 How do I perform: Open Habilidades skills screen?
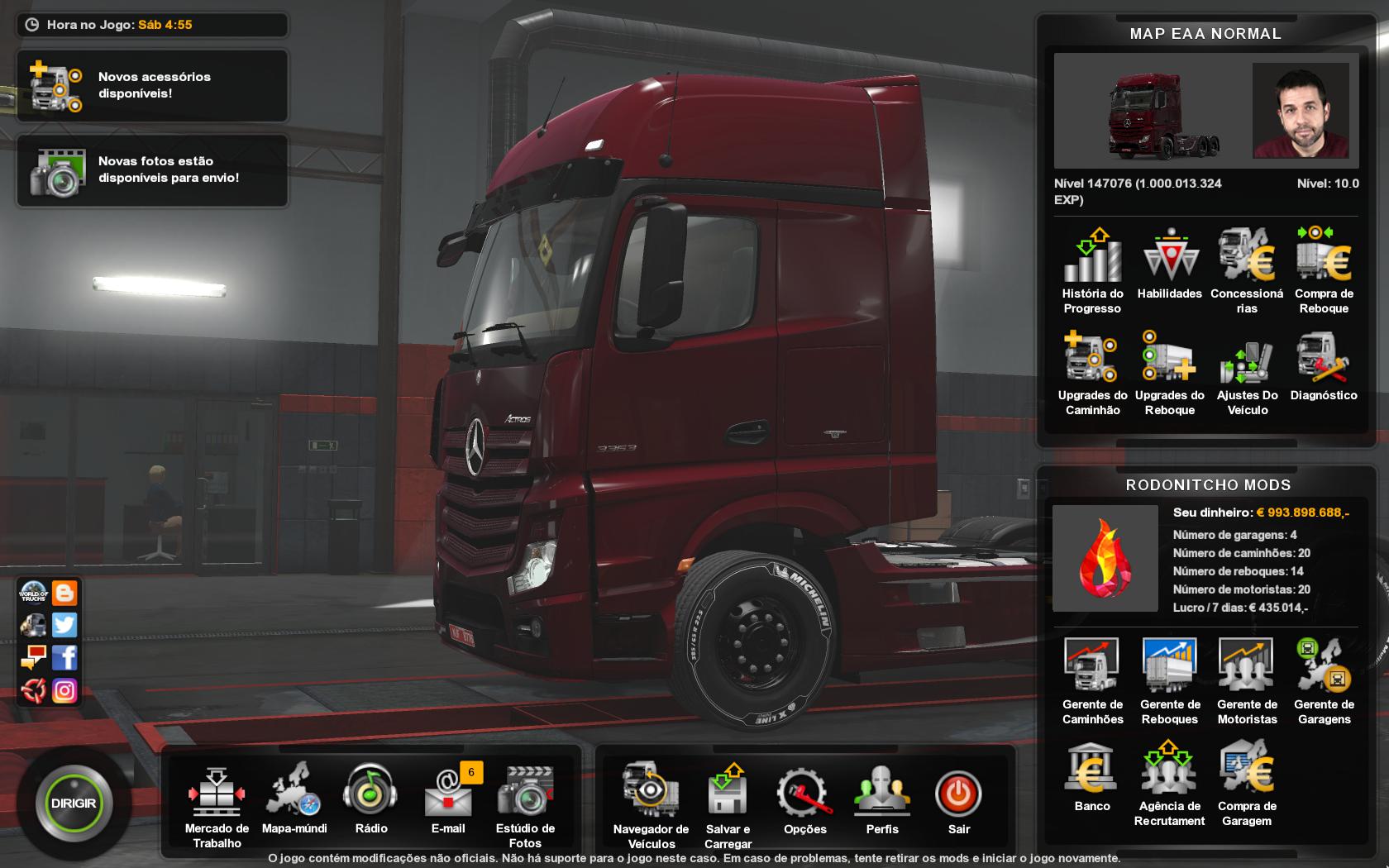pyautogui.click(x=1169, y=263)
